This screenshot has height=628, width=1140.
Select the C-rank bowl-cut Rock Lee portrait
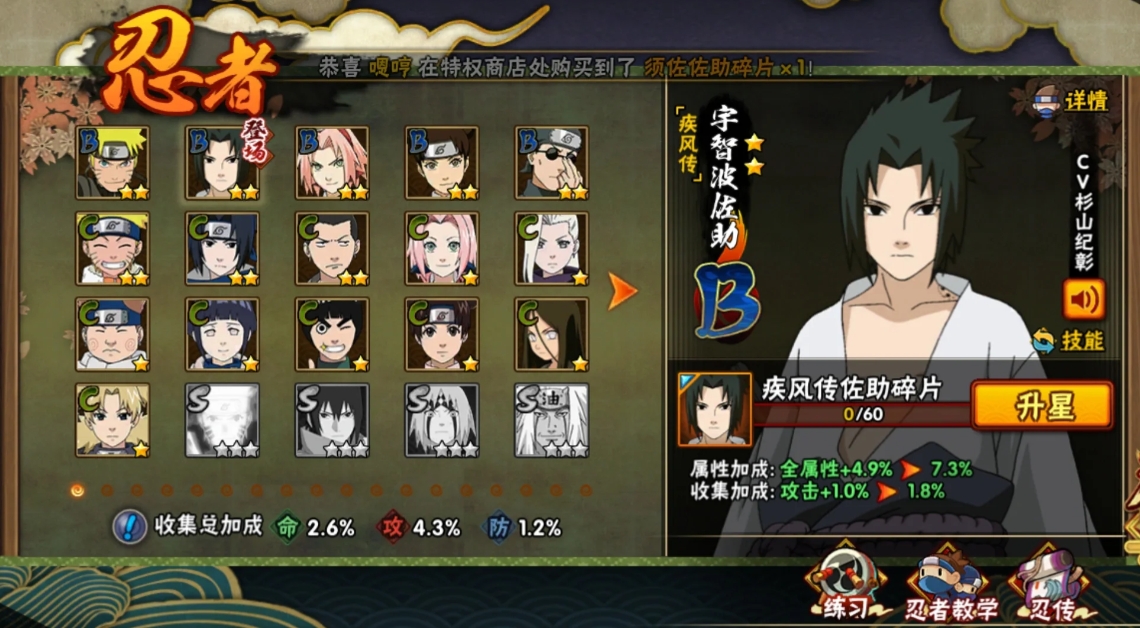coord(332,335)
